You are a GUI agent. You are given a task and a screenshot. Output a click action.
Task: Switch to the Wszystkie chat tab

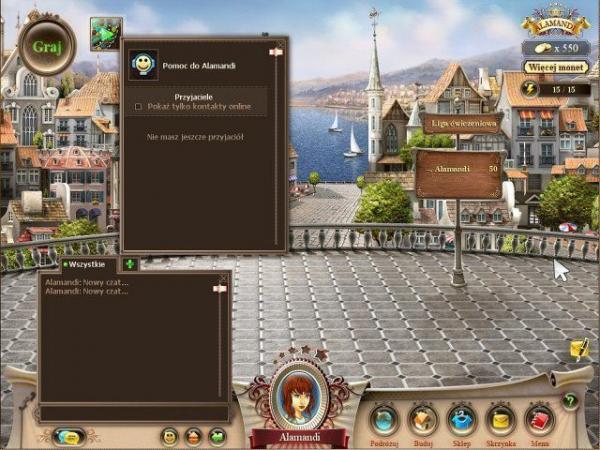click(x=87, y=264)
